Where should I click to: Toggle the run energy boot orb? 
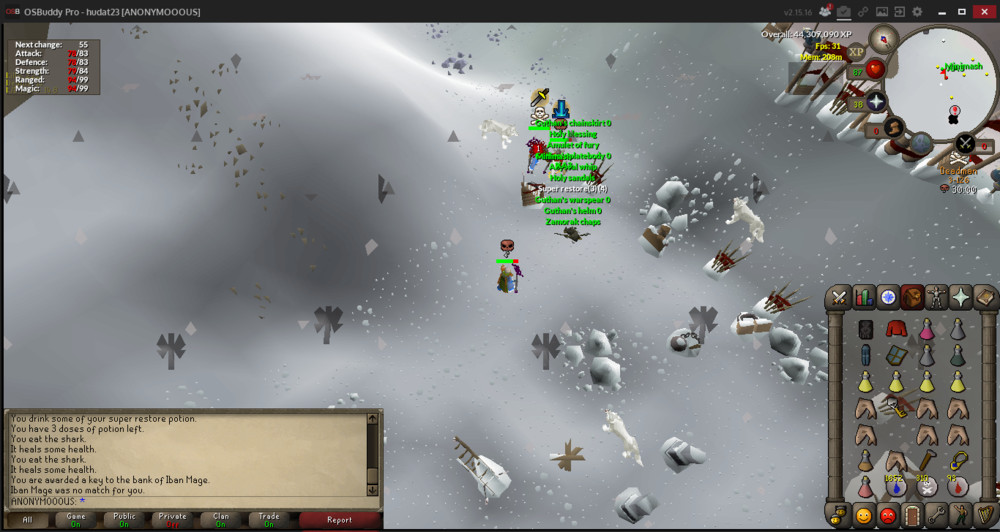point(894,128)
